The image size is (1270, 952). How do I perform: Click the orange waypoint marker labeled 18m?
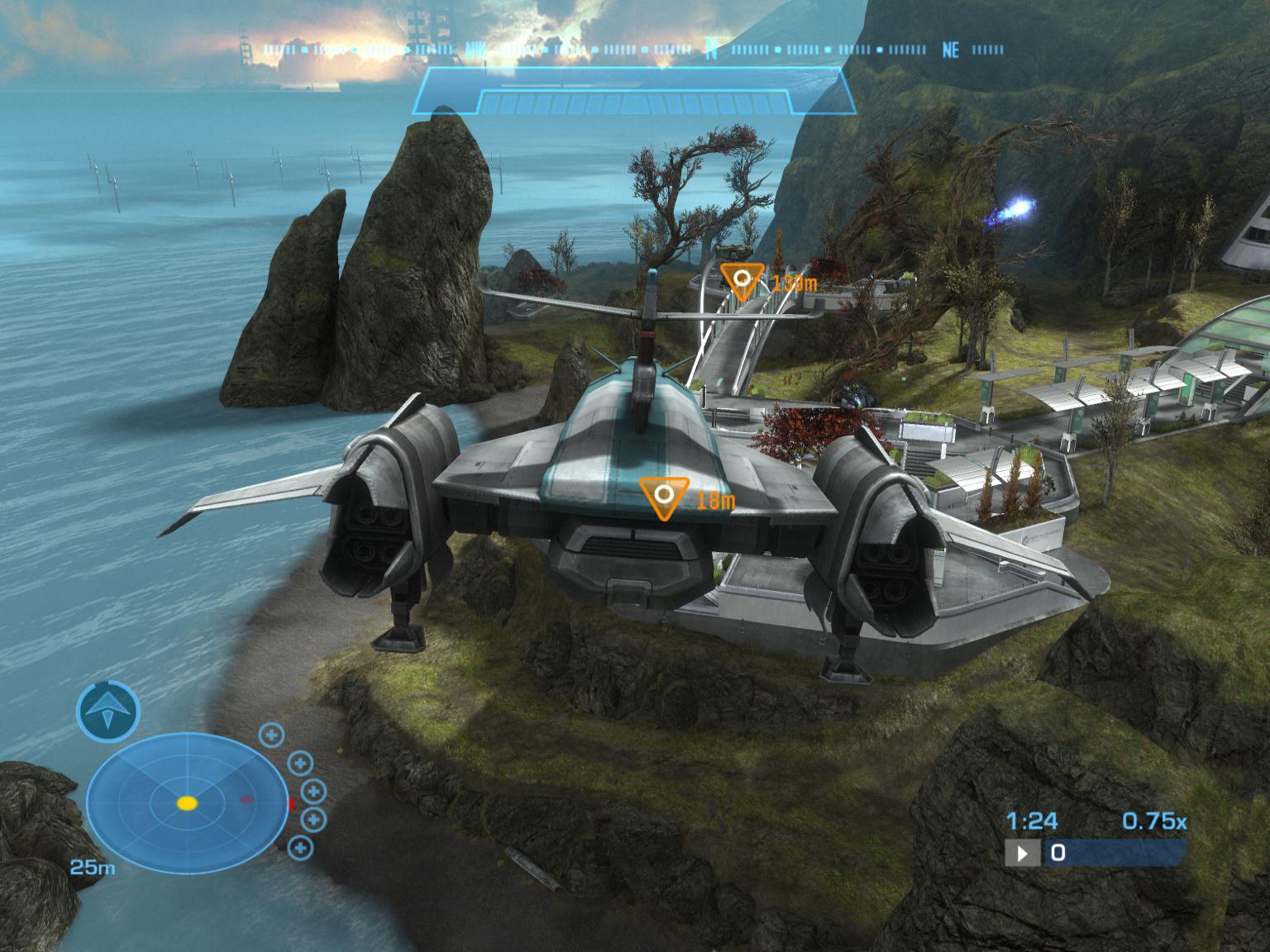pos(663,496)
